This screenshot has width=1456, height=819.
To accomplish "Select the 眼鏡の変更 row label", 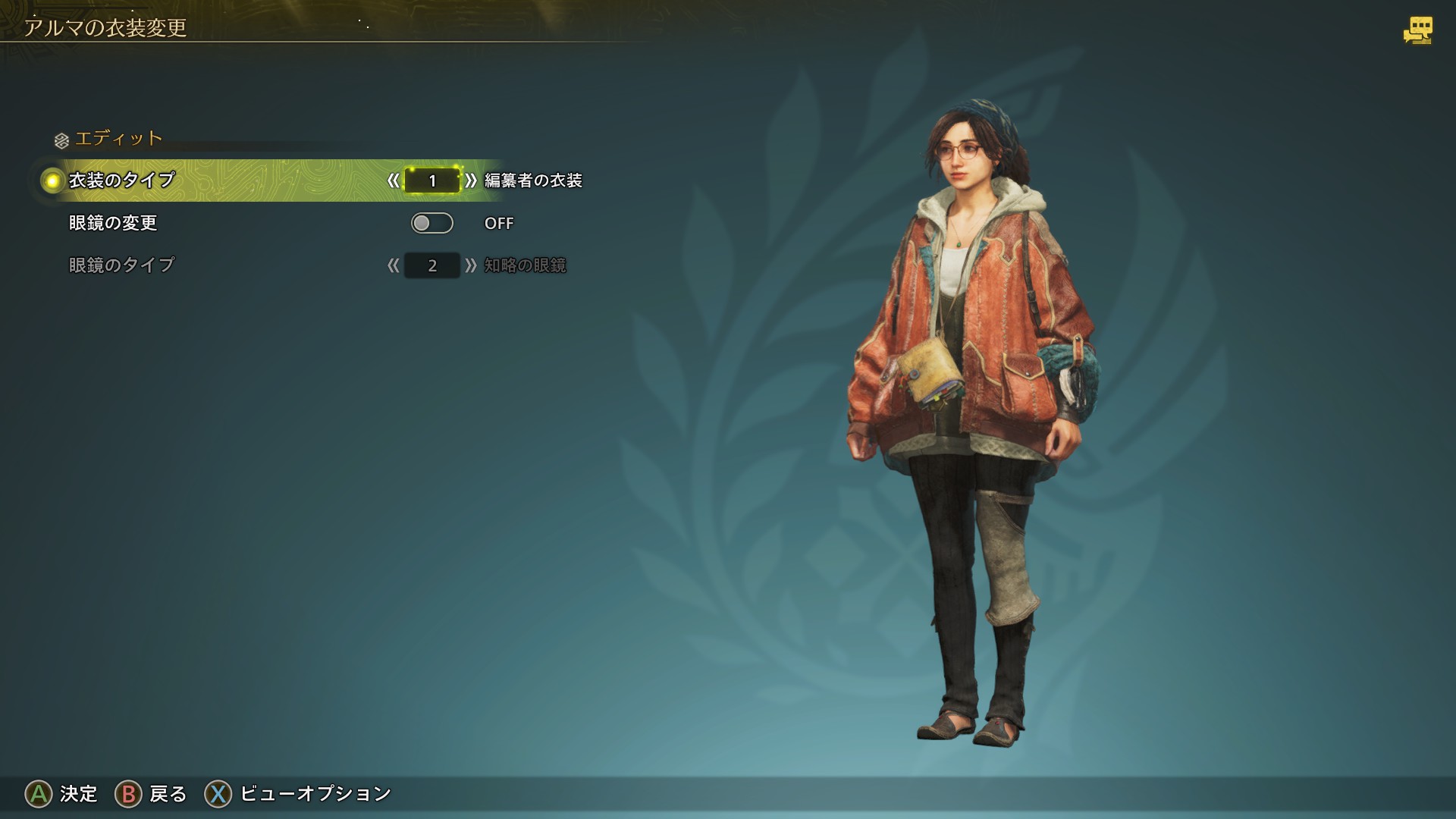I will click(113, 223).
